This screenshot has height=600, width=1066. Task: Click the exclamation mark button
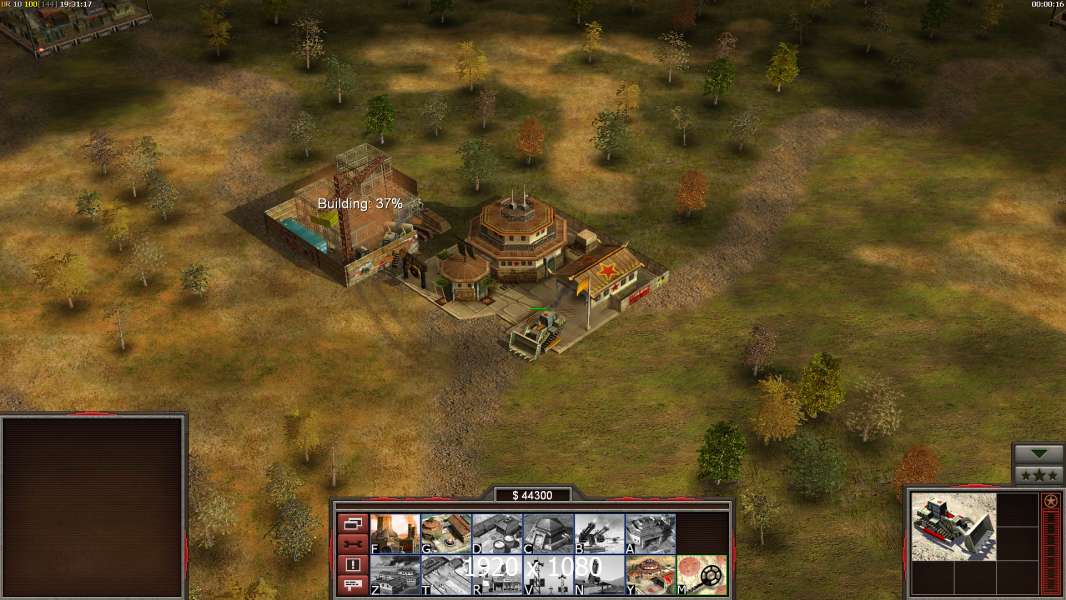[352, 565]
